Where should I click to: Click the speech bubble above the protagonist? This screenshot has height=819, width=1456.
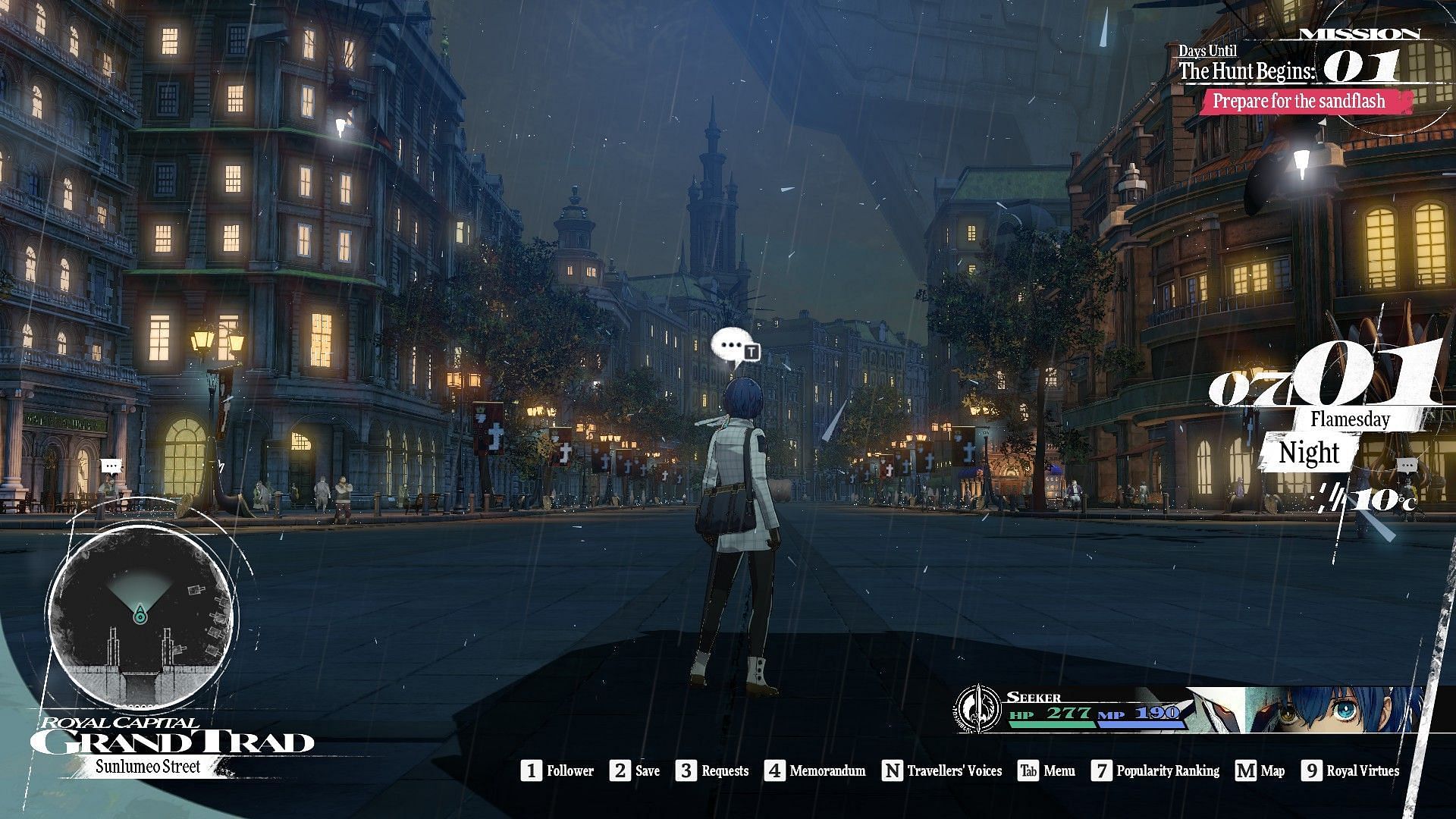(x=732, y=347)
